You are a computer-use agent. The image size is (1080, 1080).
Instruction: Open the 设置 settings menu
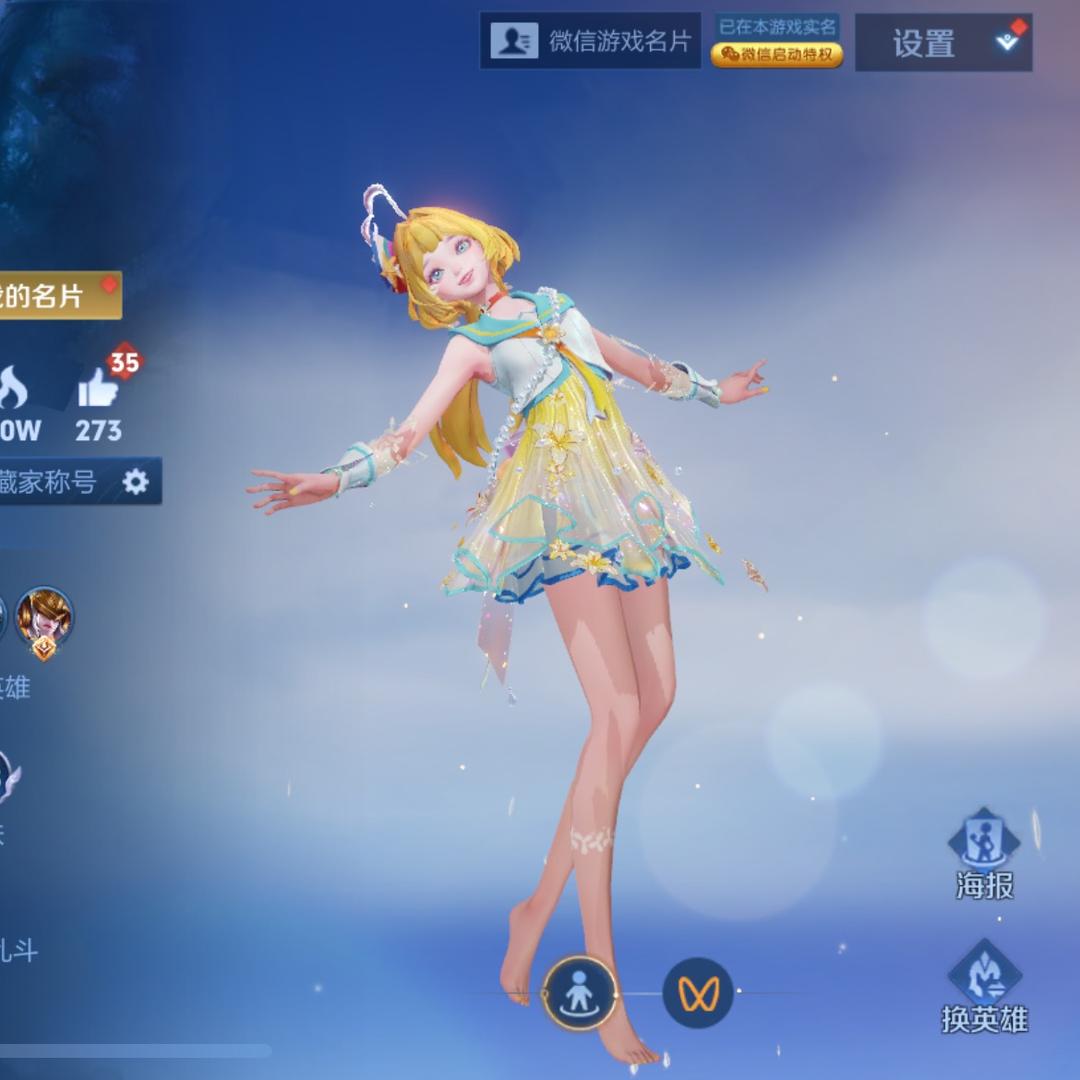pos(942,43)
